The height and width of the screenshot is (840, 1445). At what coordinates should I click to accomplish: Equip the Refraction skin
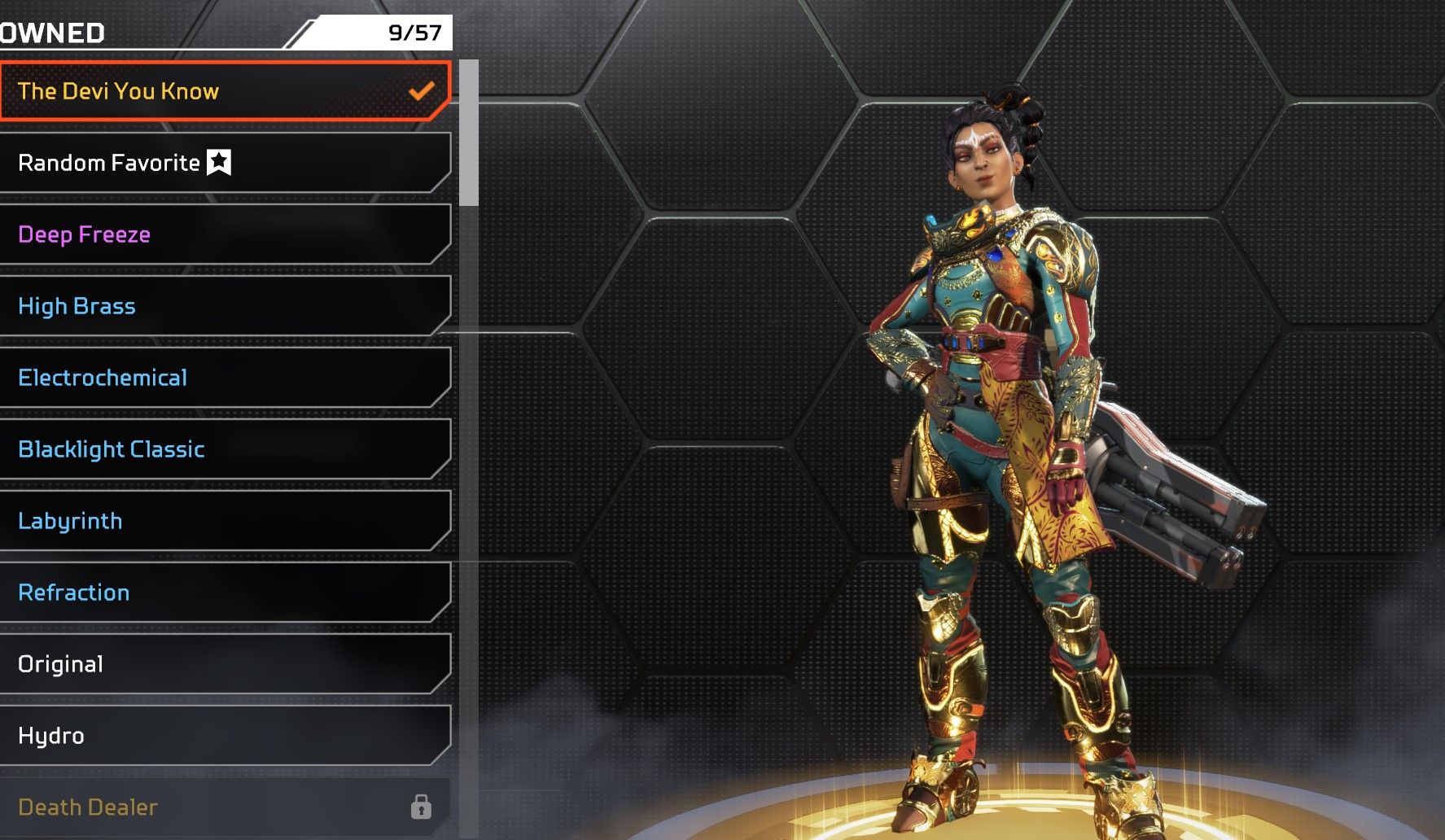224,593
